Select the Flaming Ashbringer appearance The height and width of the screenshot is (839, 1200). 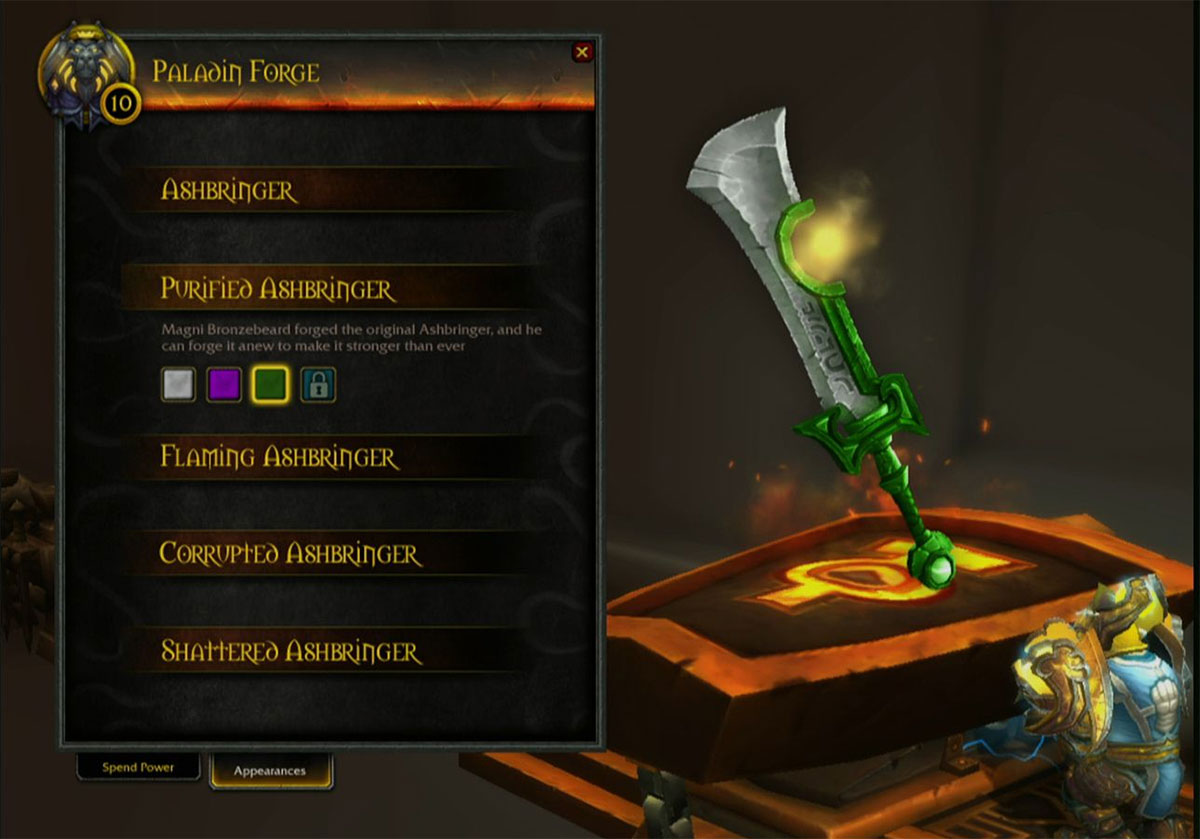point(279,457)
